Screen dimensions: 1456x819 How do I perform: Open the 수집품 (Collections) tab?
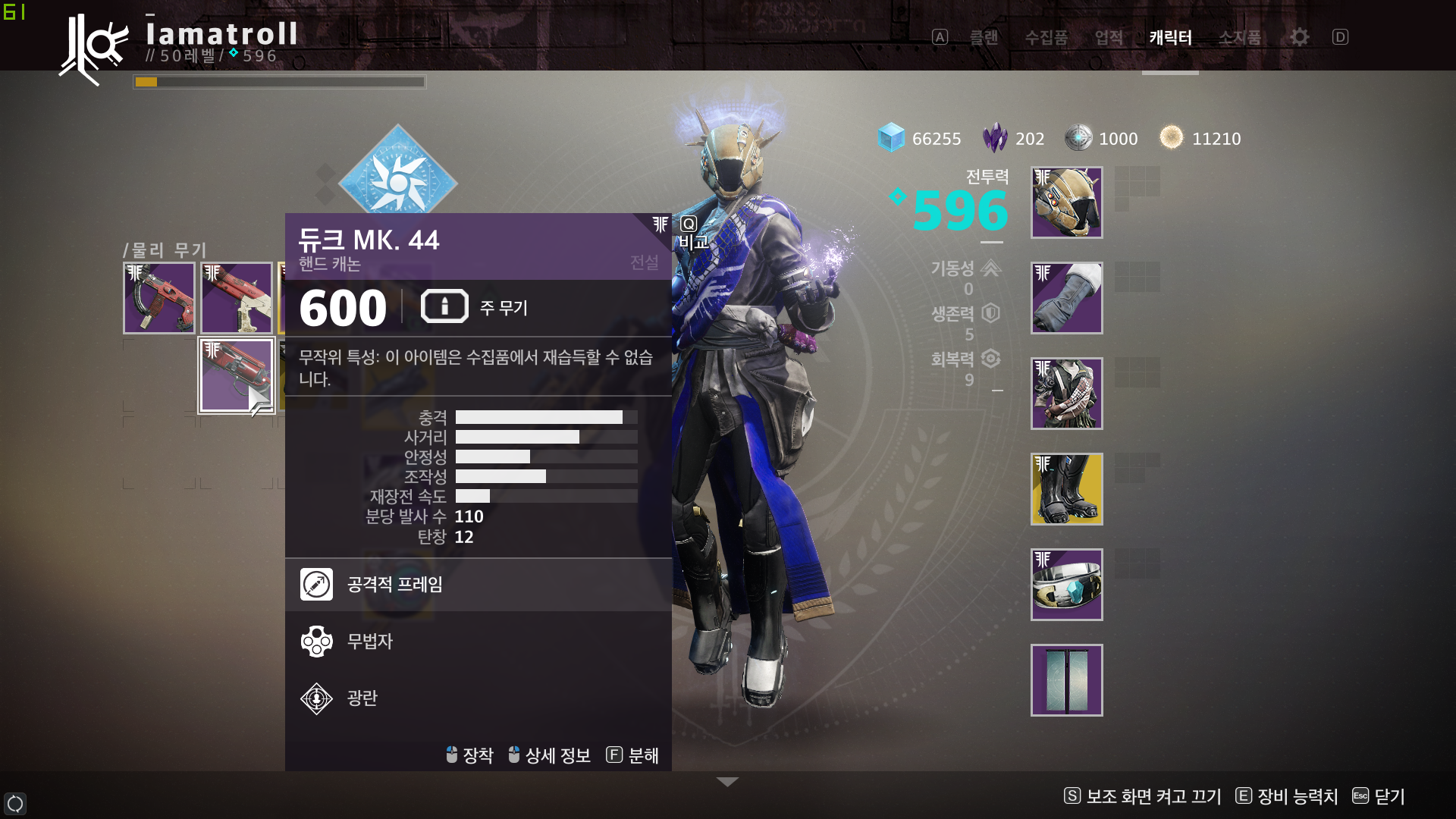point(1046,37)
